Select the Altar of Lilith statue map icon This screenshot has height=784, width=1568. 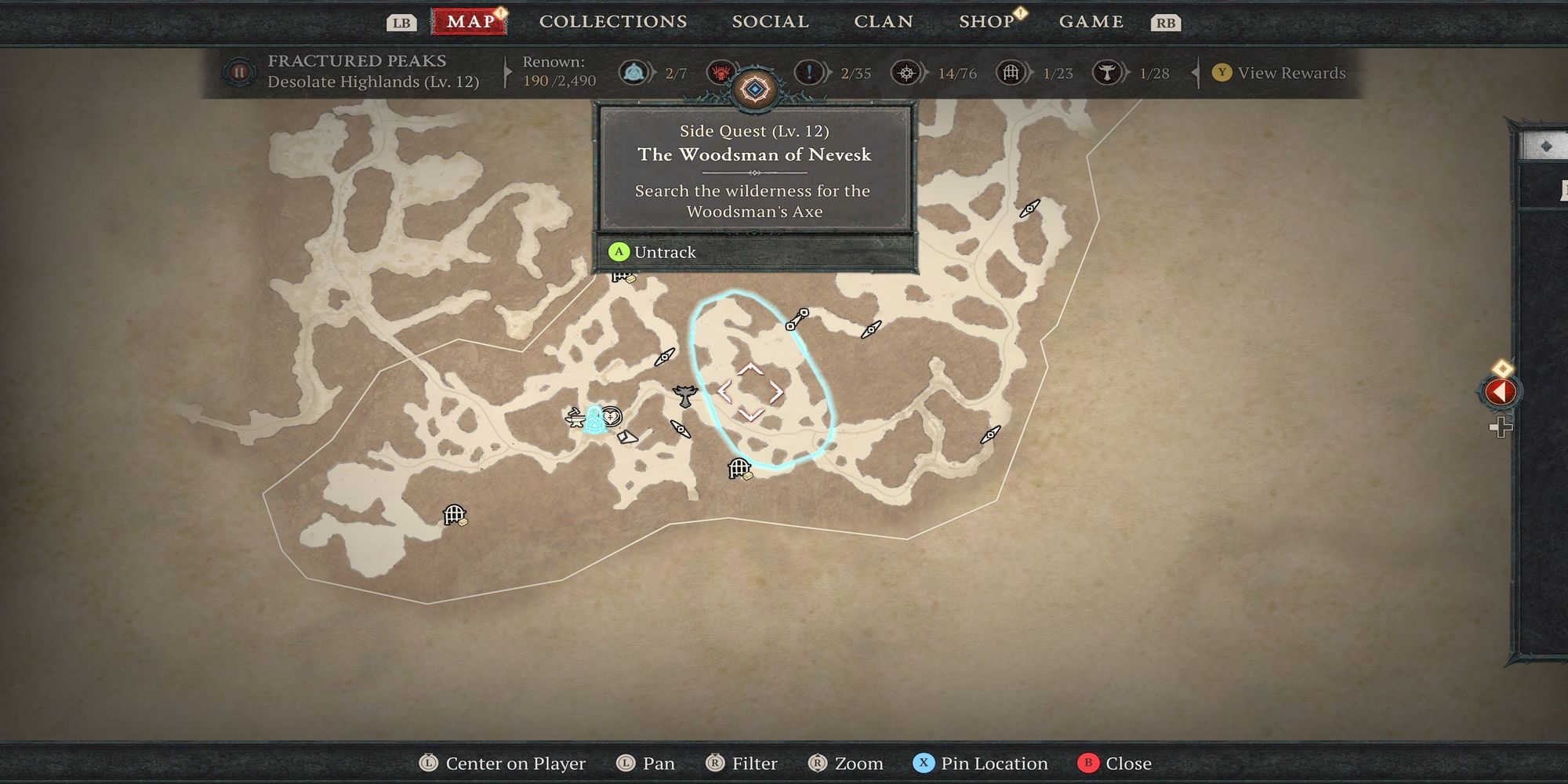point(684,395)
